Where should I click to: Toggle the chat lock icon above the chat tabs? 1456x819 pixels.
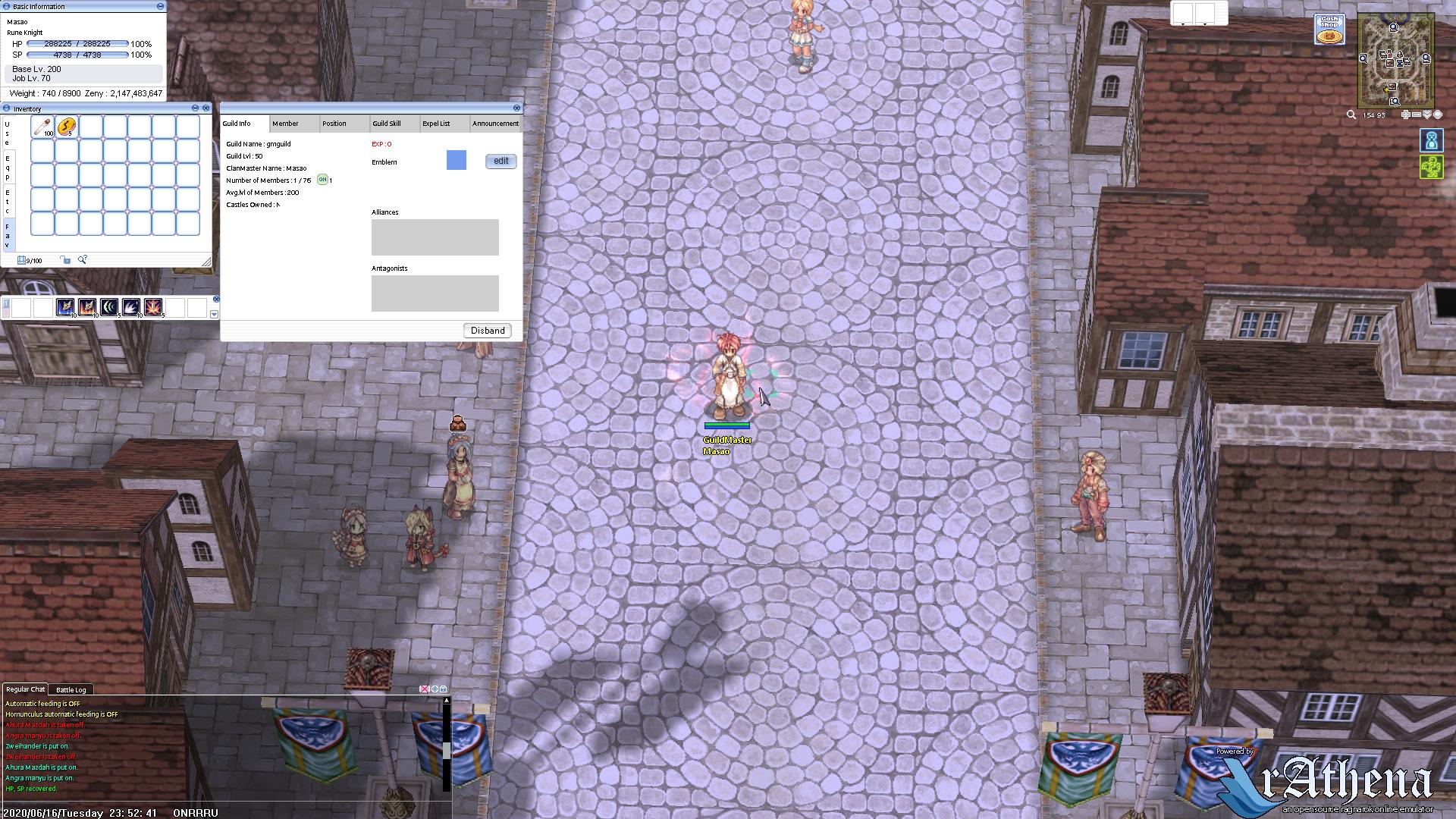pos(443,689)
